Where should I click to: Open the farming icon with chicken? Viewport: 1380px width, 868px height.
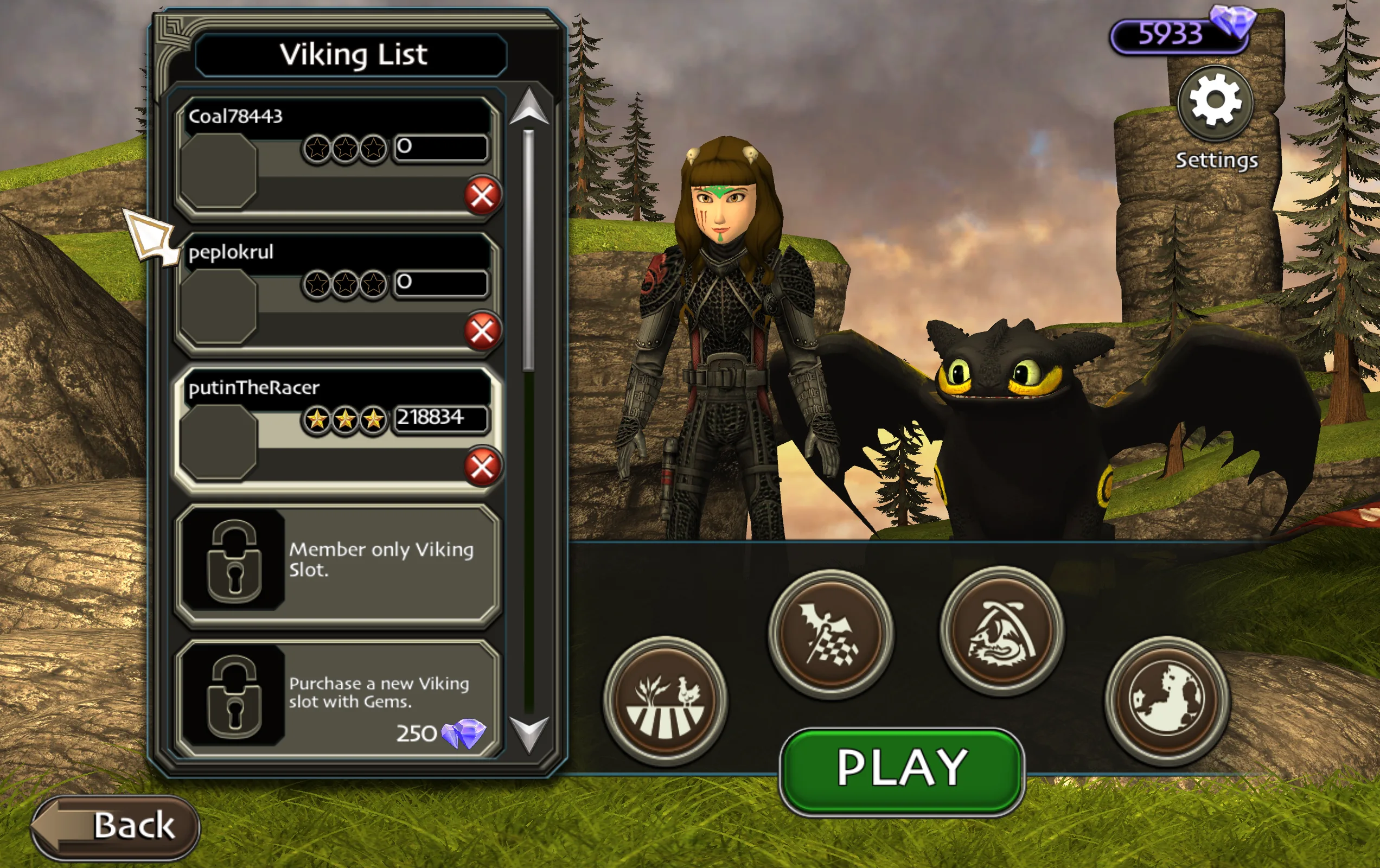pyautogui.click(x=666, y=700)
